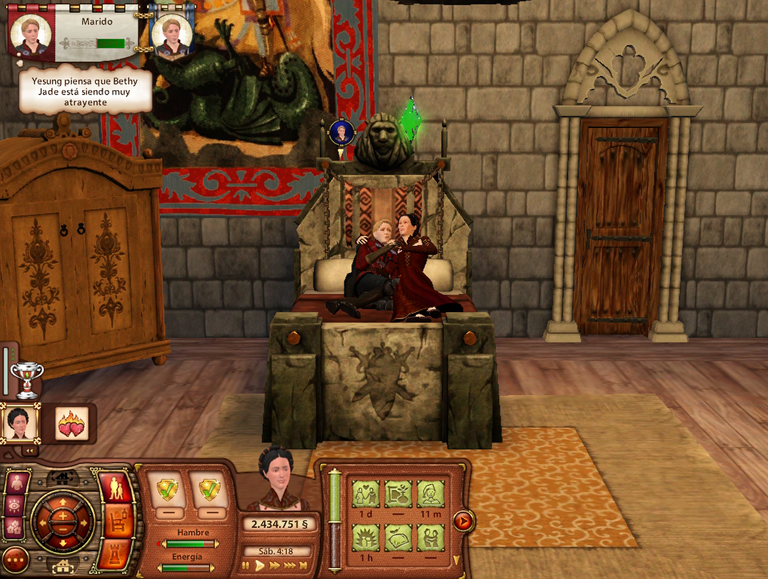Viewport: 768px width, 579px height.
Task: Click the flaming hearts action icon
Action: (x=72, y=423)
